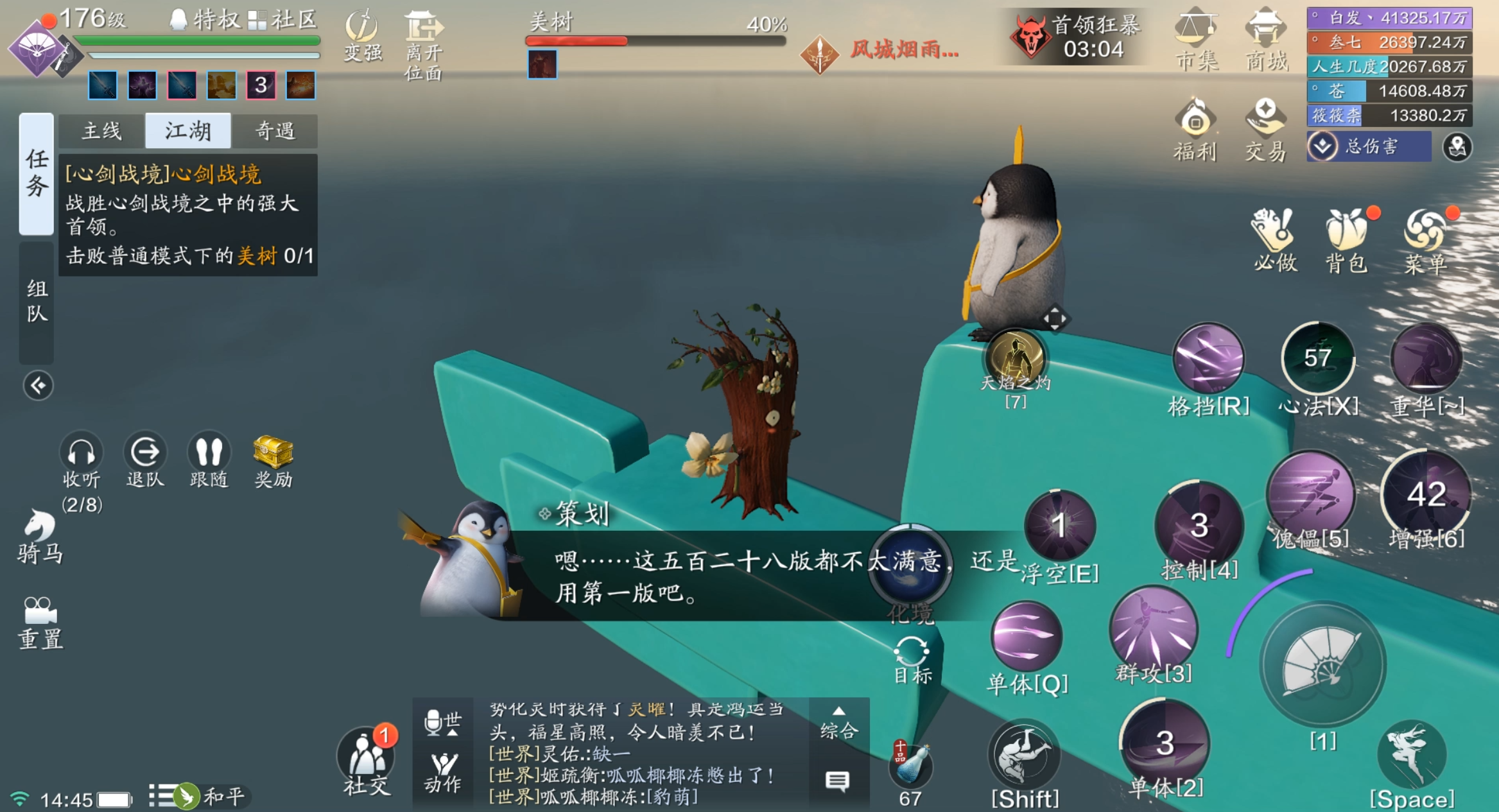Open the 背包 backpack

pyautogui.click(x=1346, y=240)
